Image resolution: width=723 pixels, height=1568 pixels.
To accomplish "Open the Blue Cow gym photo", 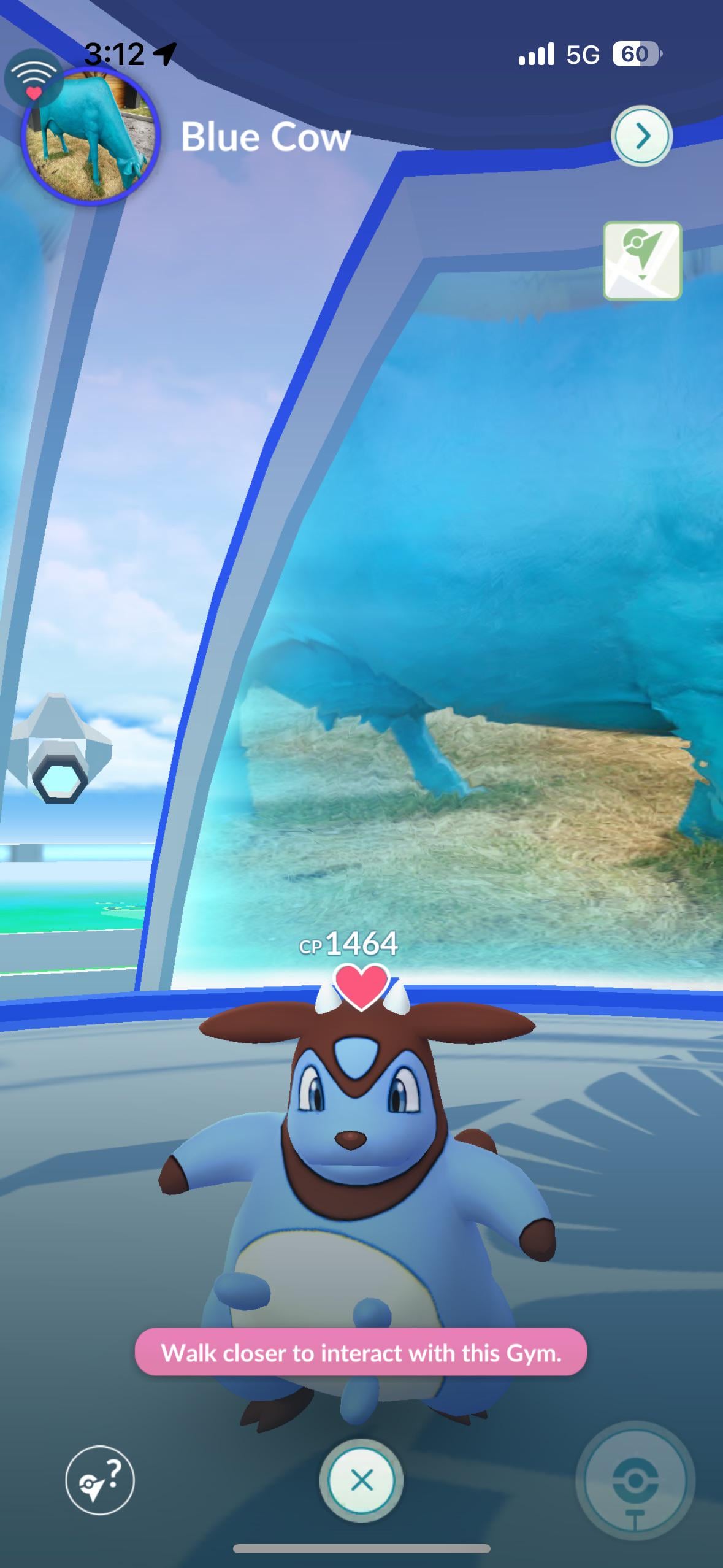I will pos(91,136).
